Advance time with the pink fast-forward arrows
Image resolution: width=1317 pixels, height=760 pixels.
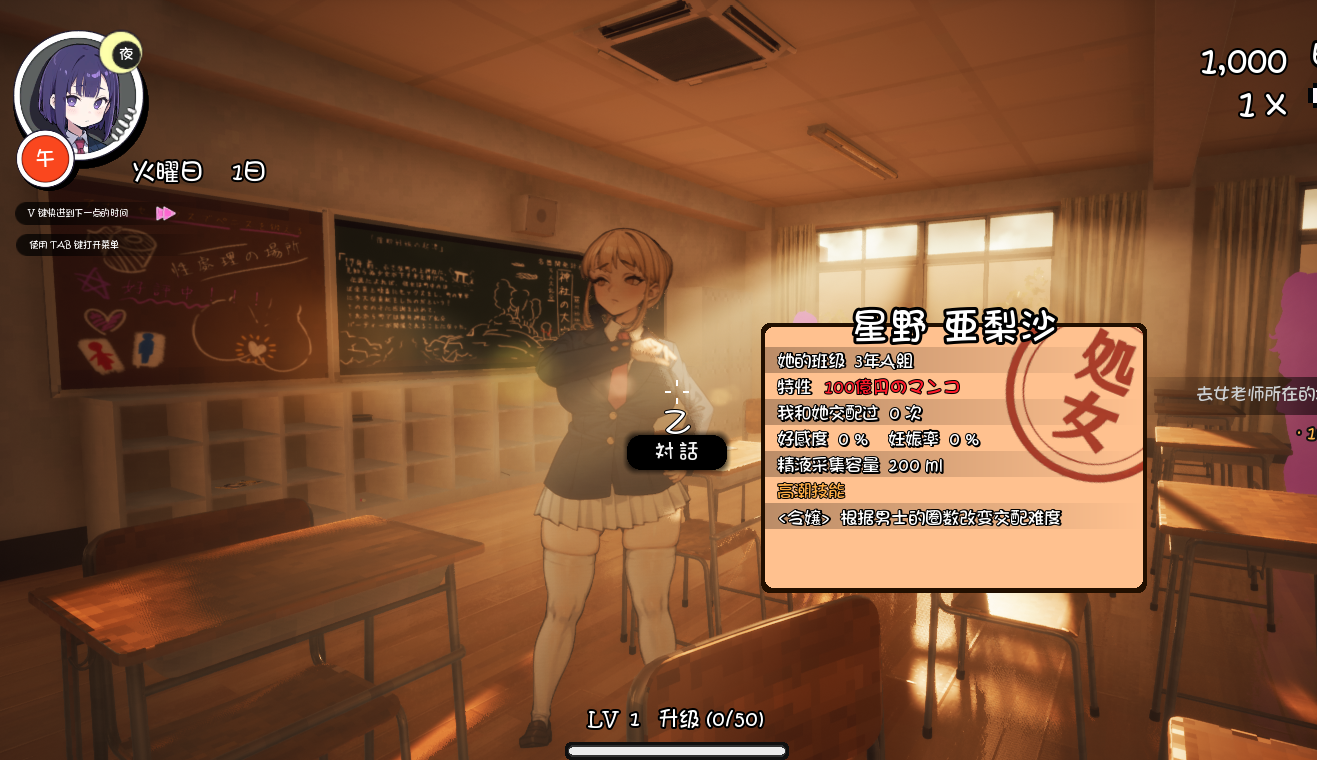pyautogui.click(x=166, y=213)
